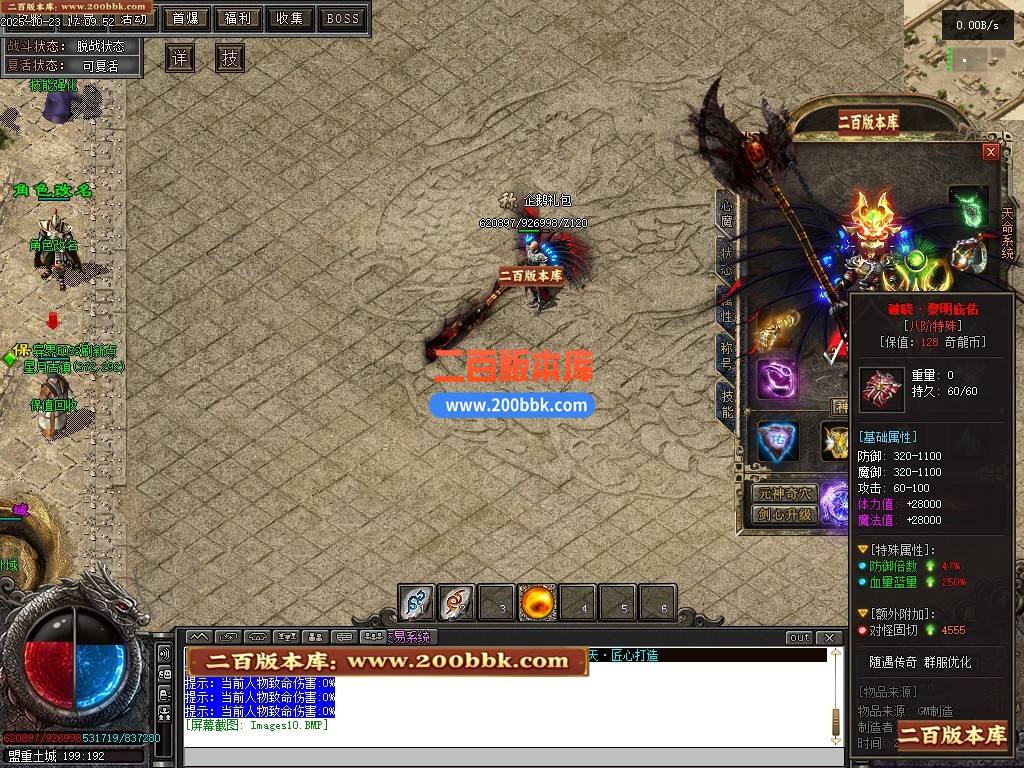Click the chat window's out button
Viewport: 1024px width, 768px height.
tap(799, 638)
